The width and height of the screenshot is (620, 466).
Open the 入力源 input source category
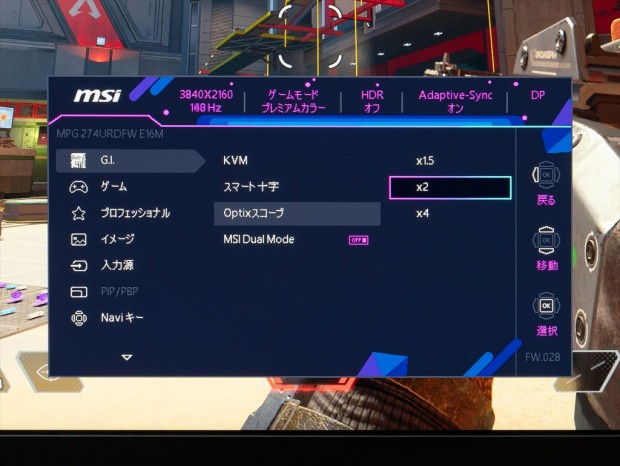pos(116,266)
